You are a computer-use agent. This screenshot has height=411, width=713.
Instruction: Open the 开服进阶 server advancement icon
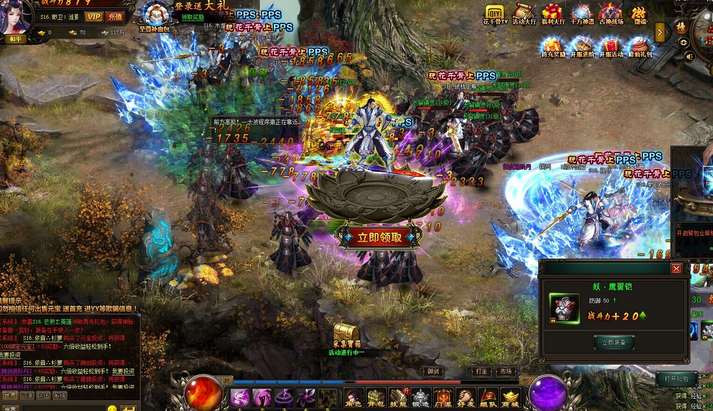[x=581, y=46]
